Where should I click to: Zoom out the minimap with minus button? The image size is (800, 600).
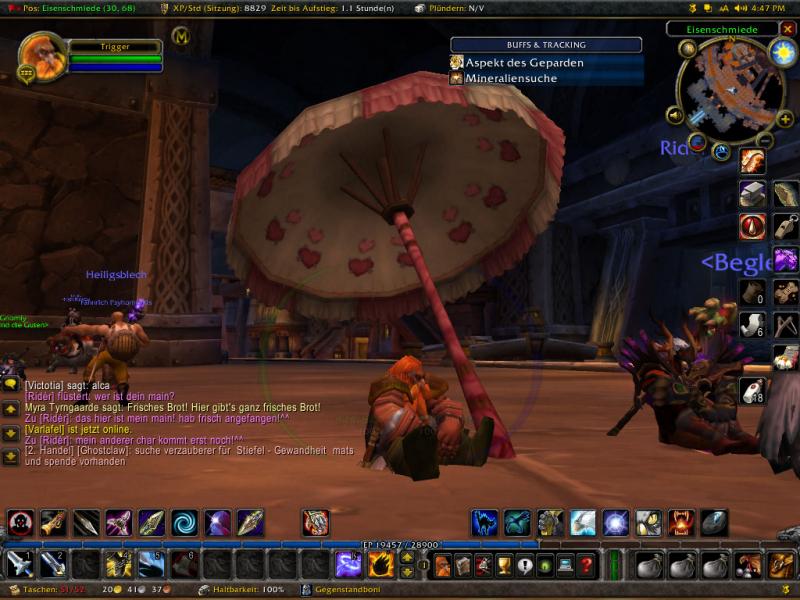pyautogui.click(x=765, y=139)
